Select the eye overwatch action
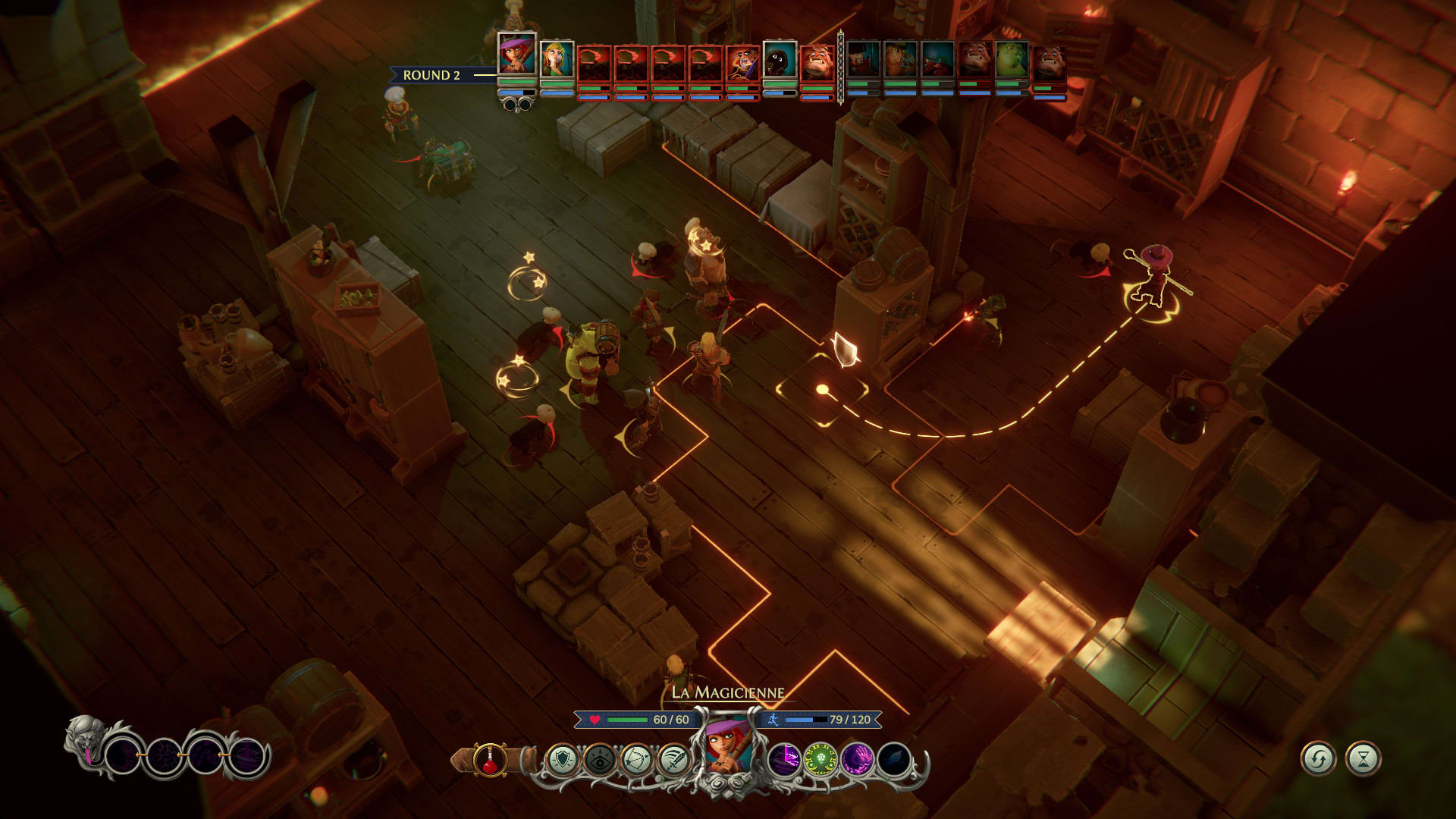The height and width of the screenshot is (819, 1456). click(x=599, y=759)
